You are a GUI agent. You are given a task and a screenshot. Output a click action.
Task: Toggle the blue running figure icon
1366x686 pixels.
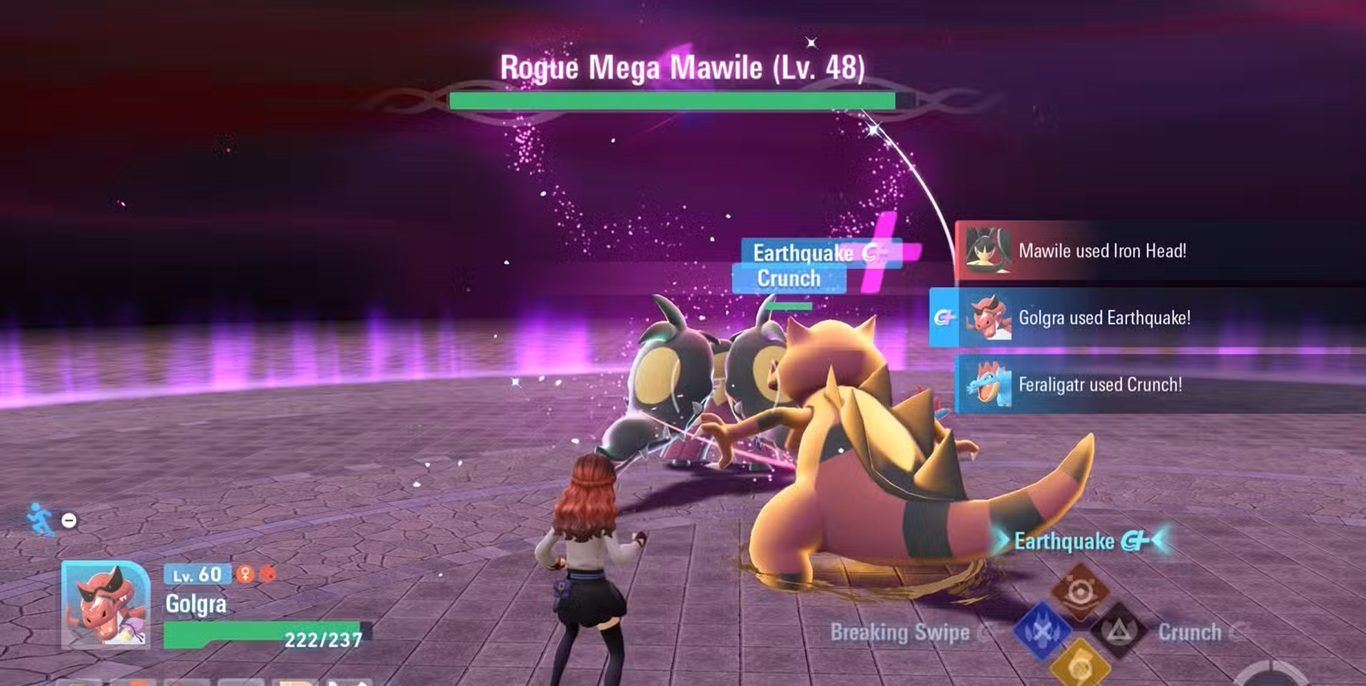42,519
